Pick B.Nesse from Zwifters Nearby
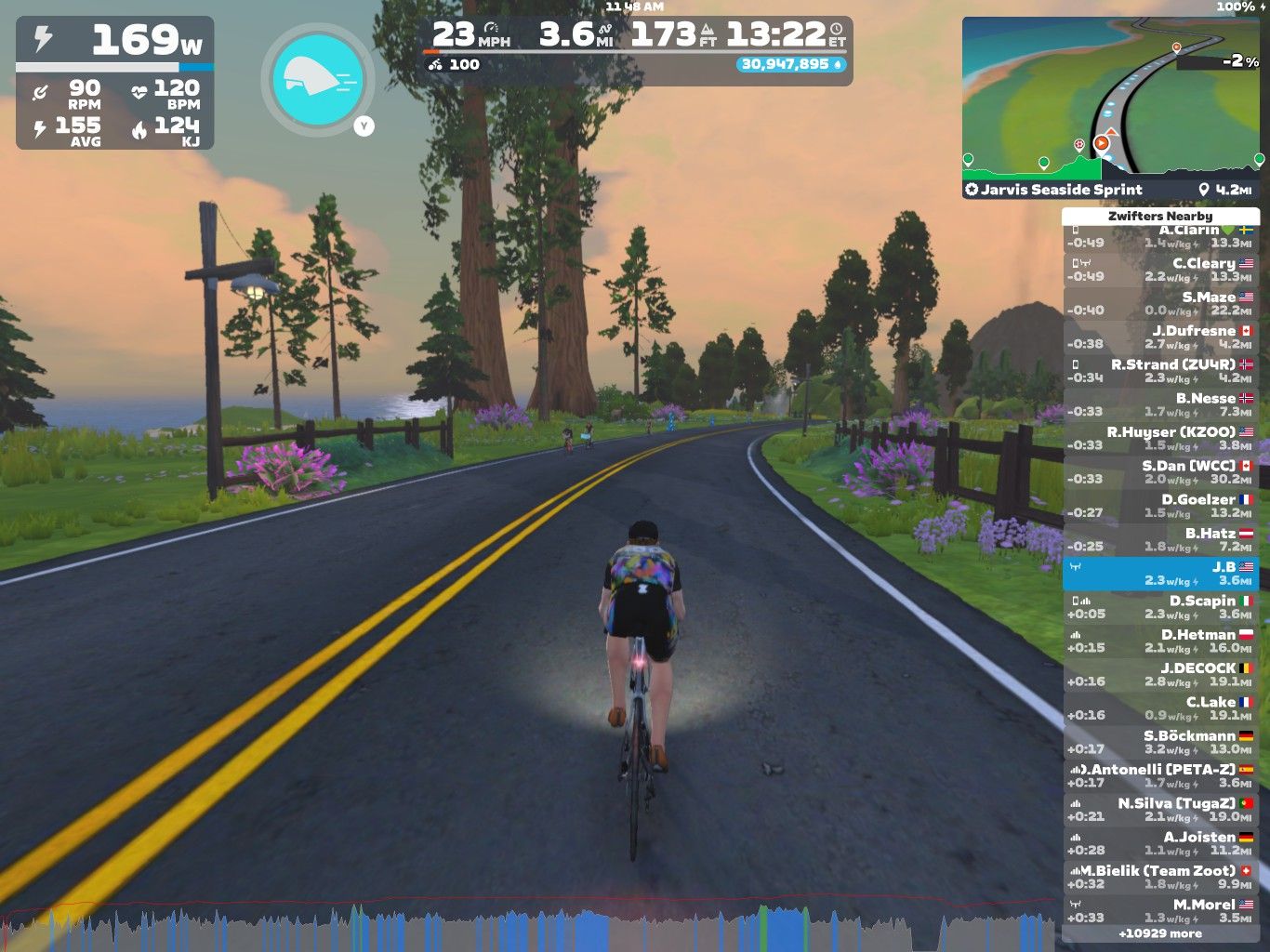1270x952 pixels. 1160,404
